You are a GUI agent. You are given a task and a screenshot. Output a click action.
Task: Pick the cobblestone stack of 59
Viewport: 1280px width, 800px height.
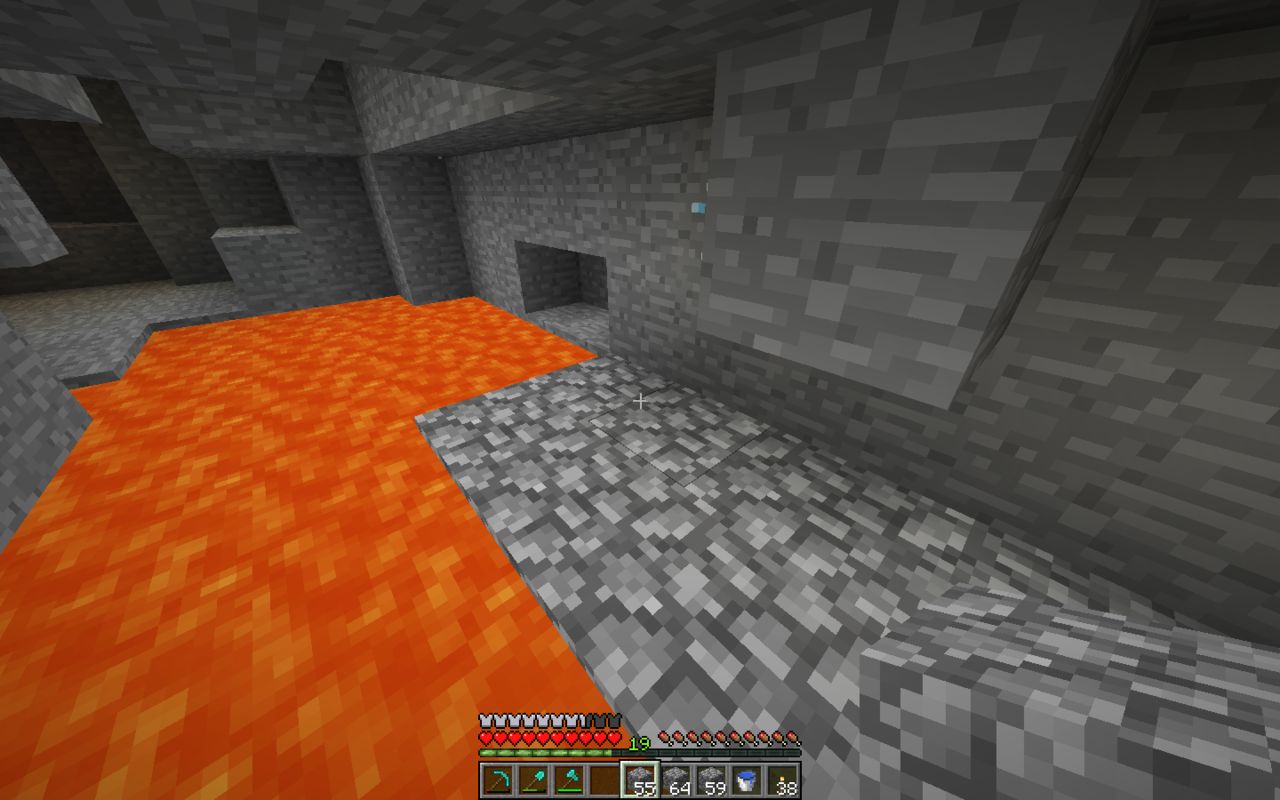tap(711, 780)
